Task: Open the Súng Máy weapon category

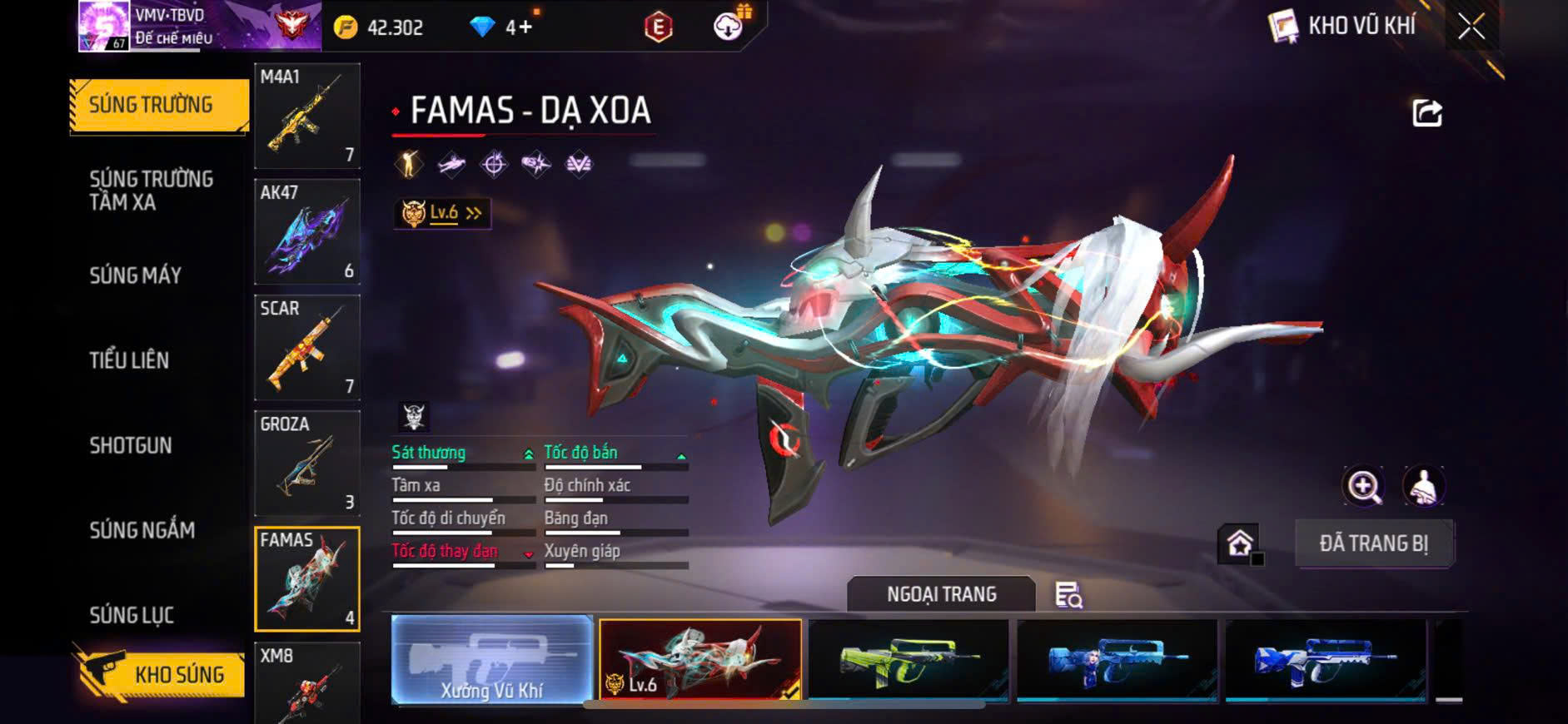Action: [135, 275]
